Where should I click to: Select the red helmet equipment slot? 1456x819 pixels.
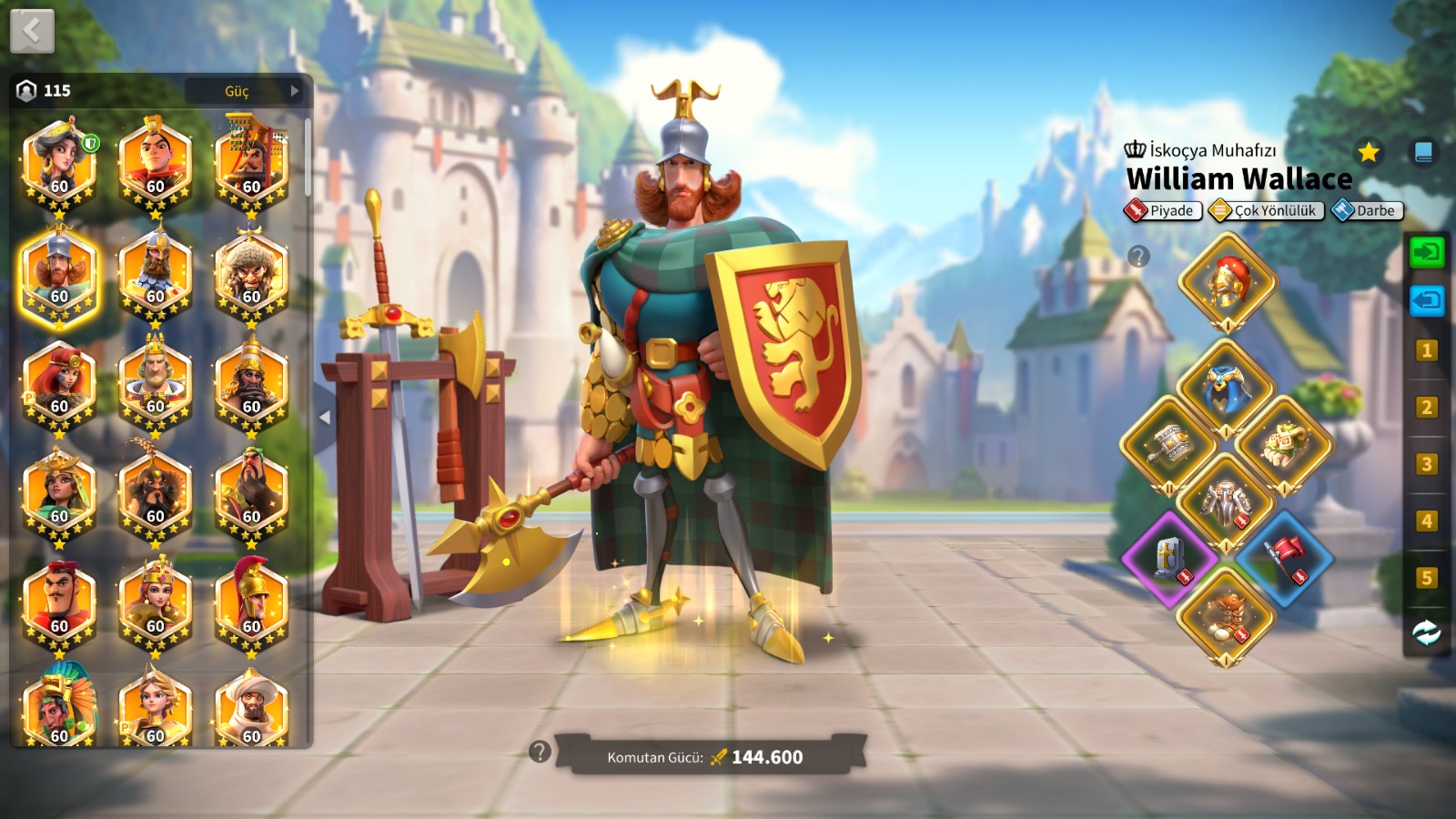(x=1227, y=281)
